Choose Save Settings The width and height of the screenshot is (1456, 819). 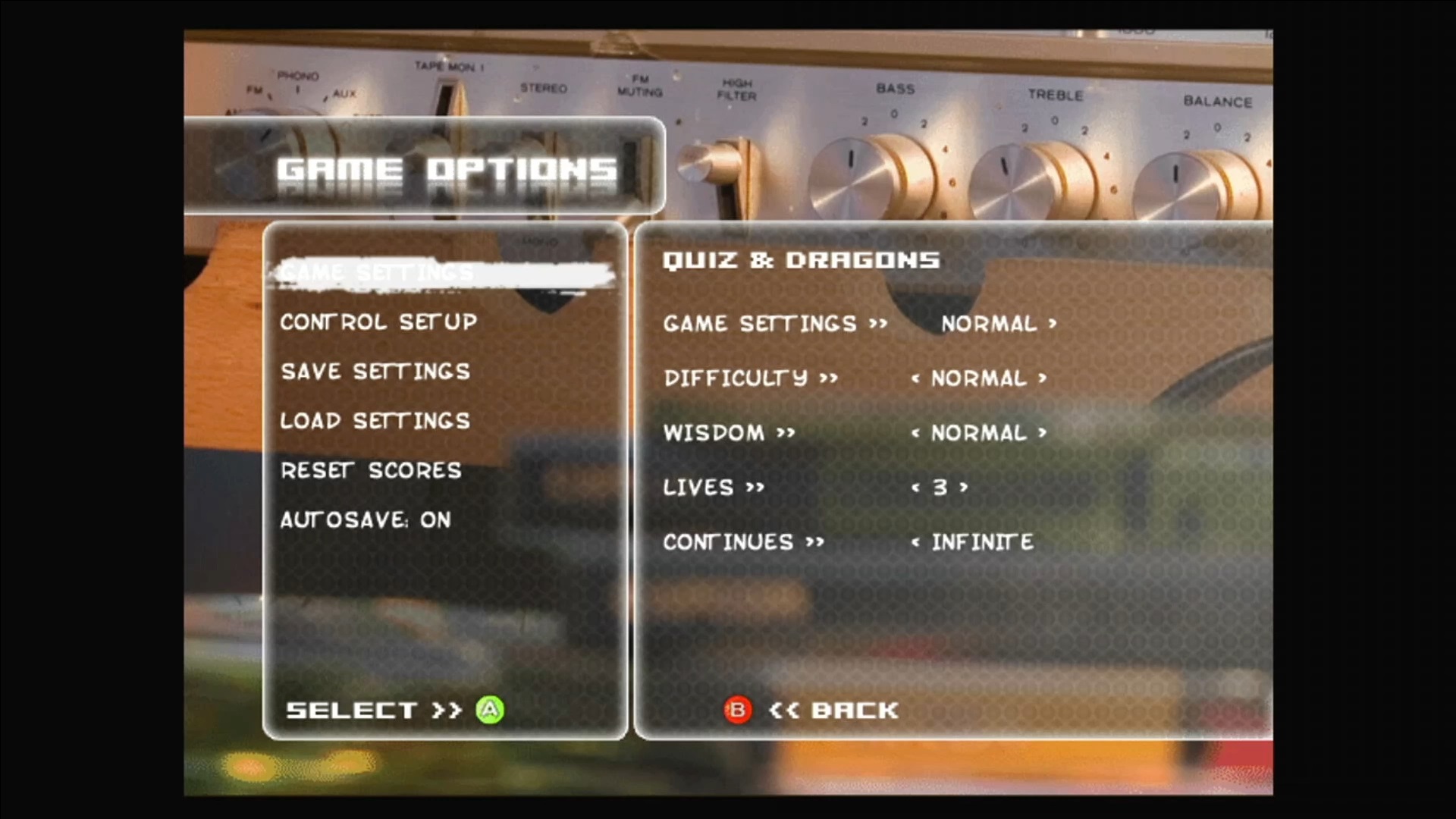pyautogui.click(x=375, y=372)
